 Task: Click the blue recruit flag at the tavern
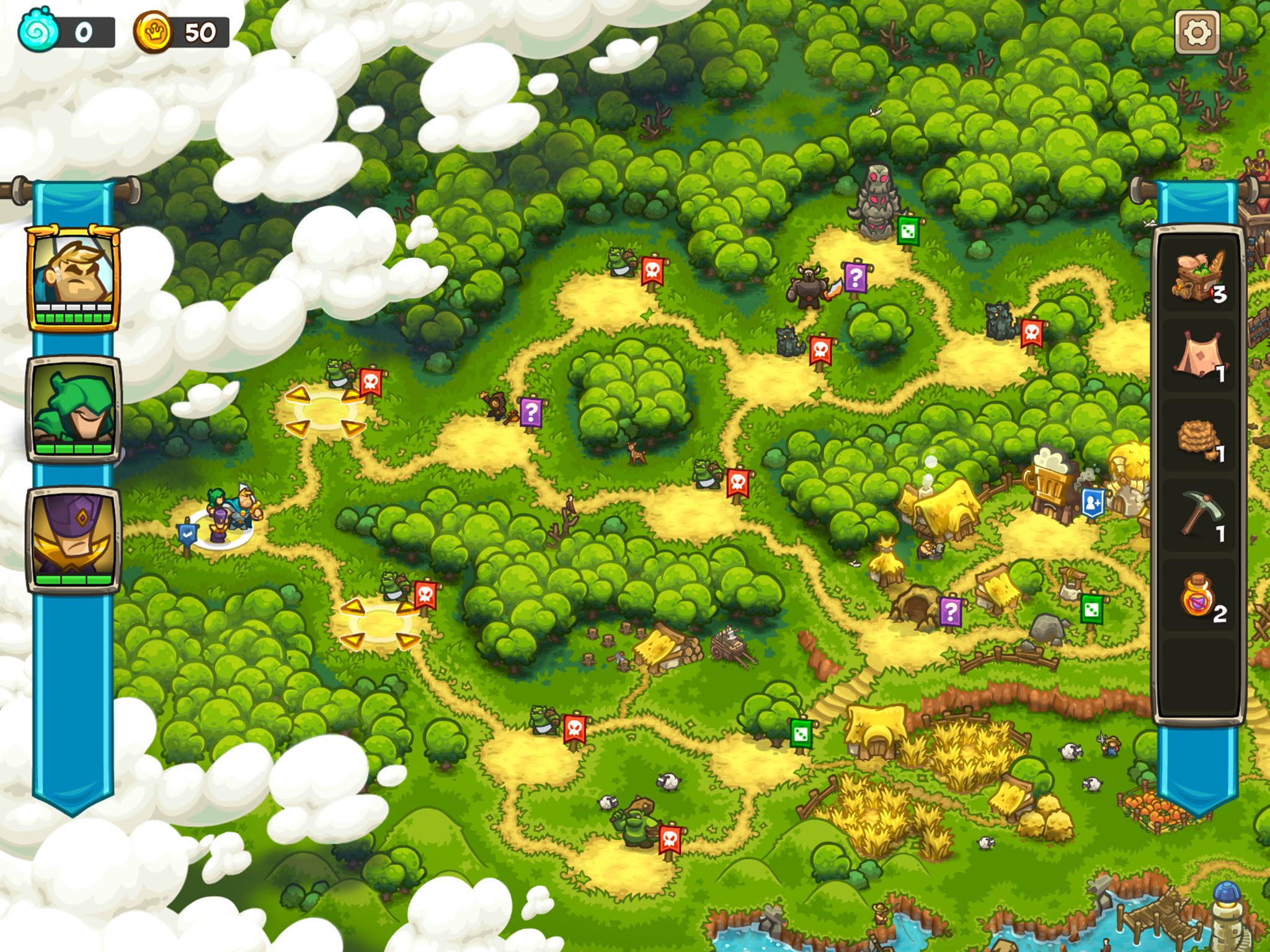(1092, 502)
